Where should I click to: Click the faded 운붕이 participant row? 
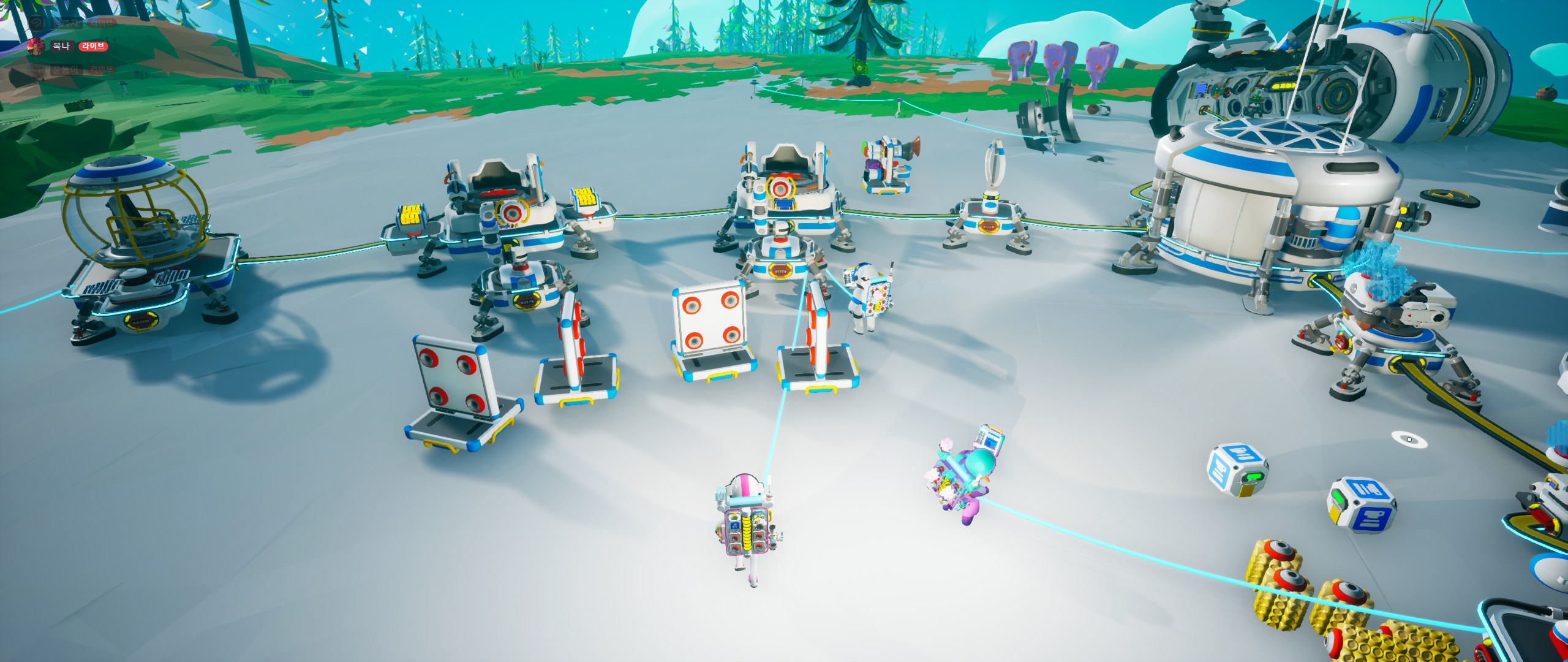[x=64, y=70]
